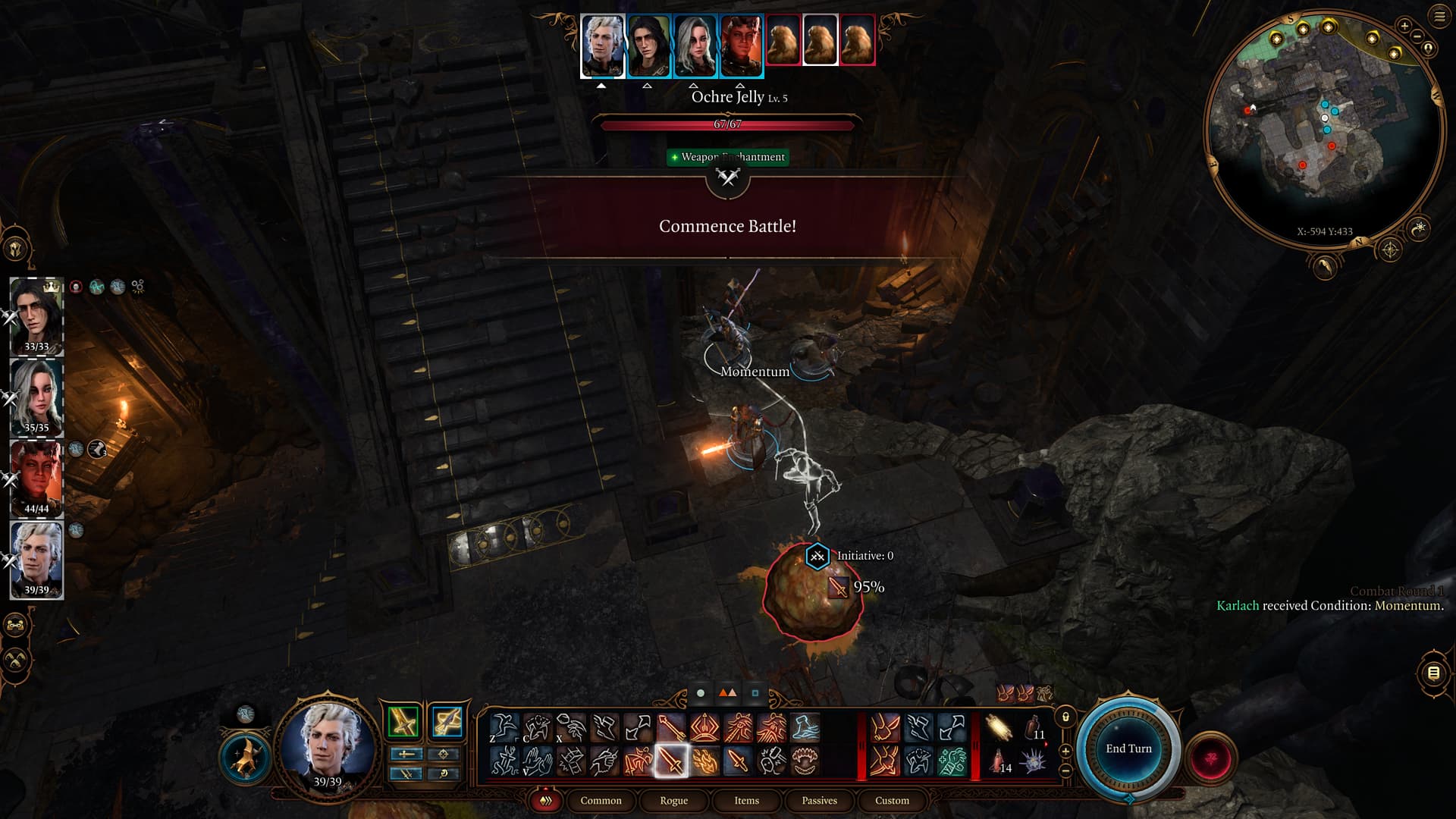1456x819 pixels.
Task: End the current turn
Action: tap(1128, 748)
